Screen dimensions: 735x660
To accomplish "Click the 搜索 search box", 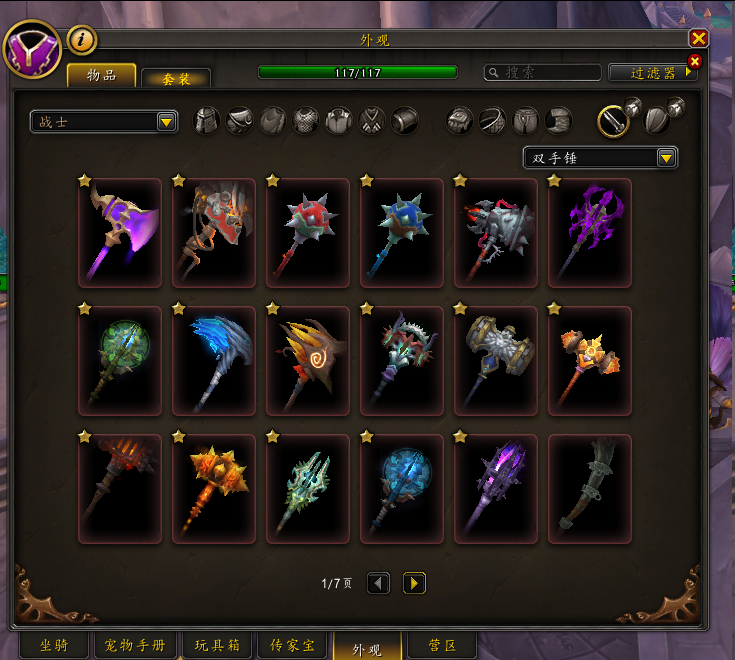I will 543,73.
